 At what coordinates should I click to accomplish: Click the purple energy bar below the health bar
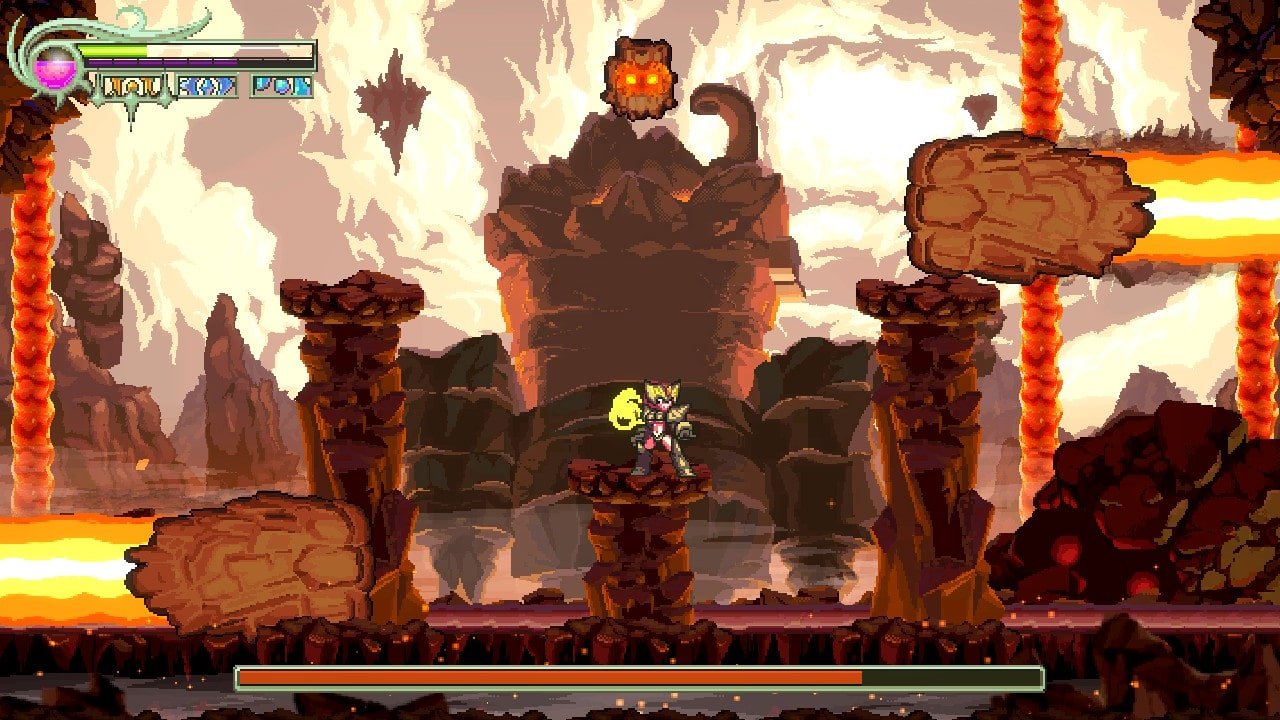(160, 62)
